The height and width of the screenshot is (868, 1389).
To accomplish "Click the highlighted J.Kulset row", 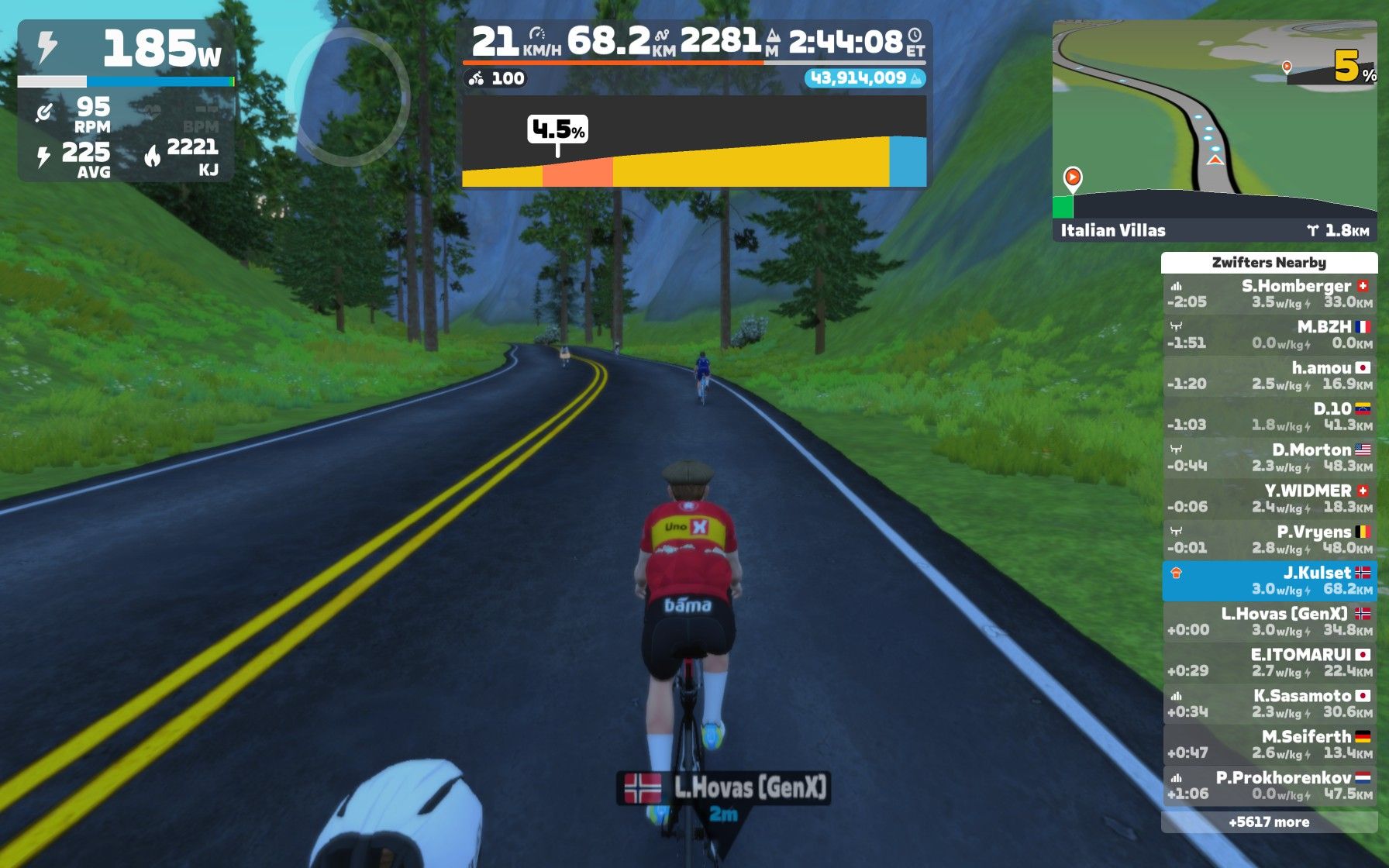I will pos(1269,581).
